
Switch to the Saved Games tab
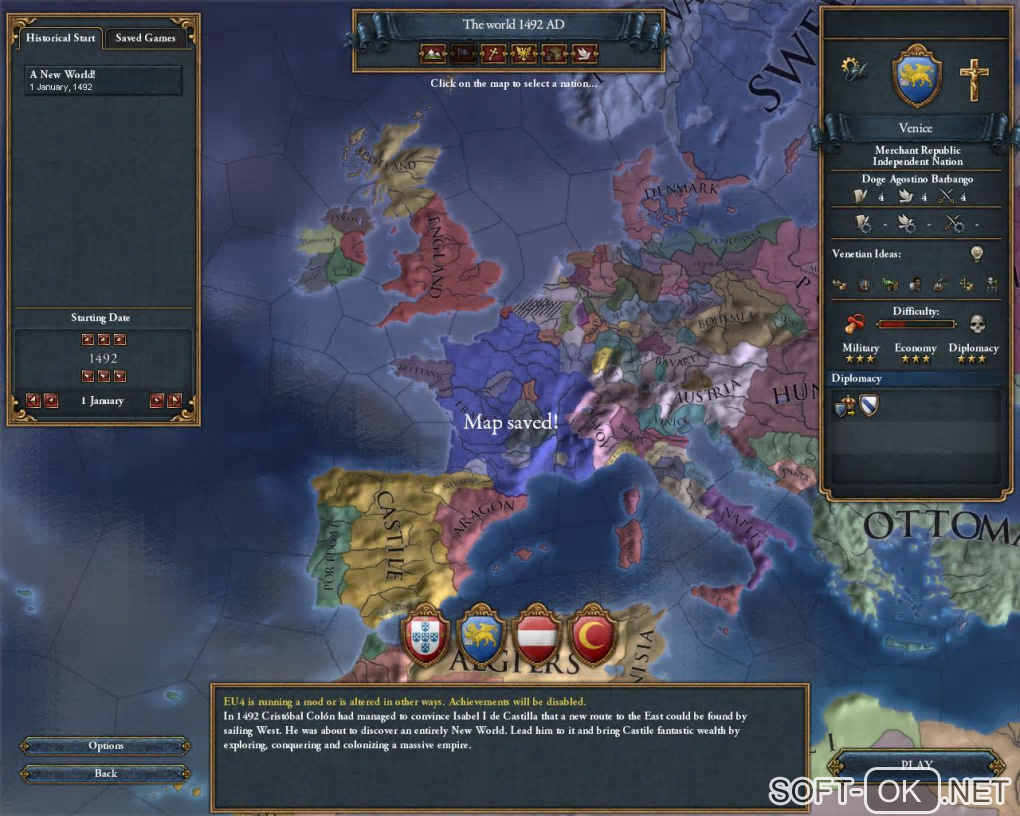(x=145, y=38)
